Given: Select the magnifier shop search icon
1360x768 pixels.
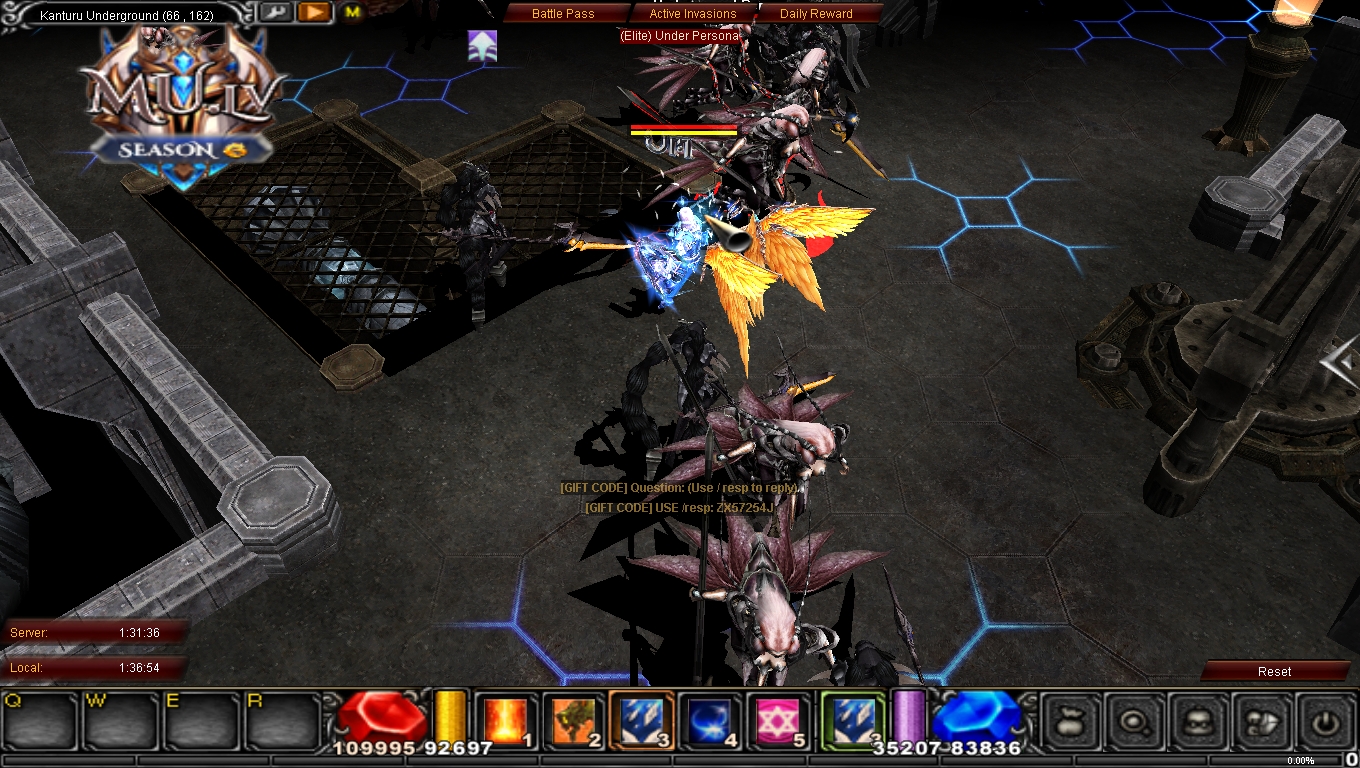Looking at the screenshot, I should coord(1135,722).
